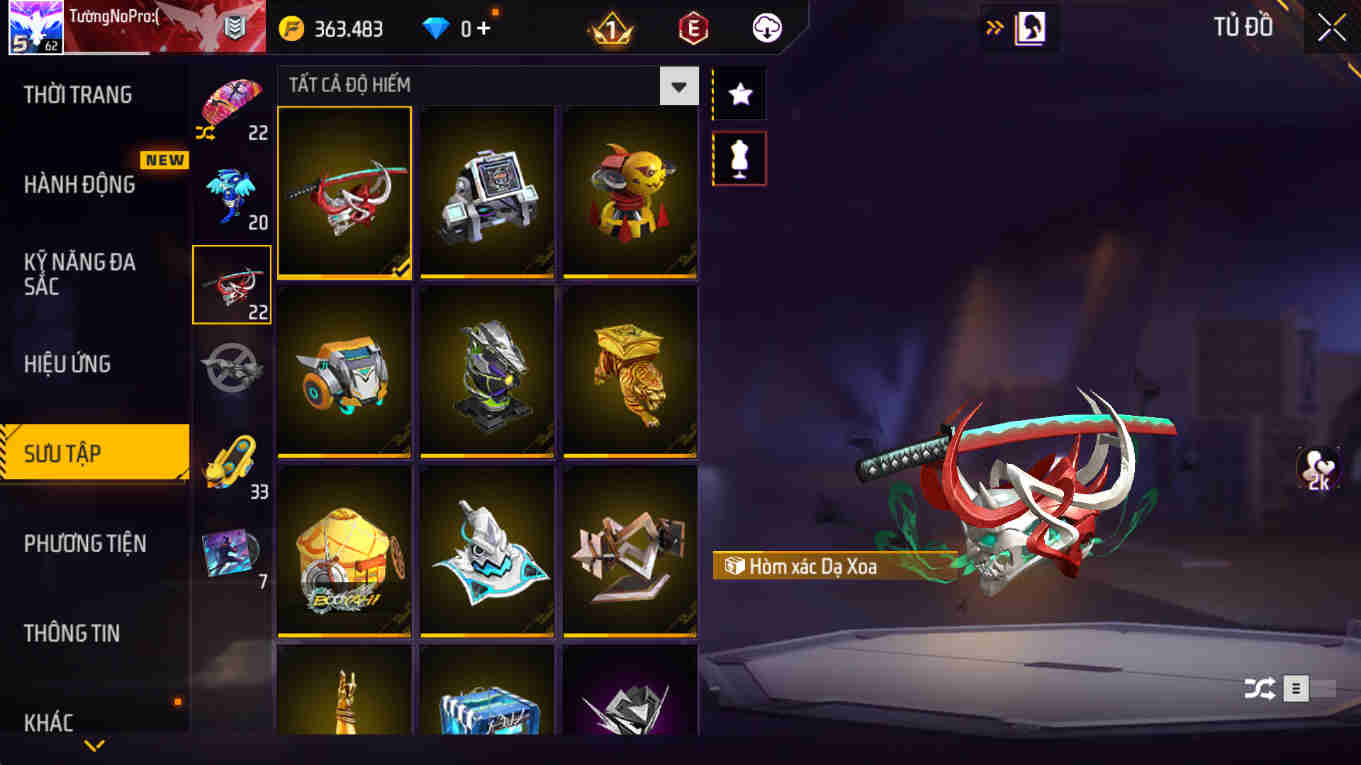Toggle the favorite star on the preview panel
Viewport: 1361px width, 765px height.
tap(739, 93)
